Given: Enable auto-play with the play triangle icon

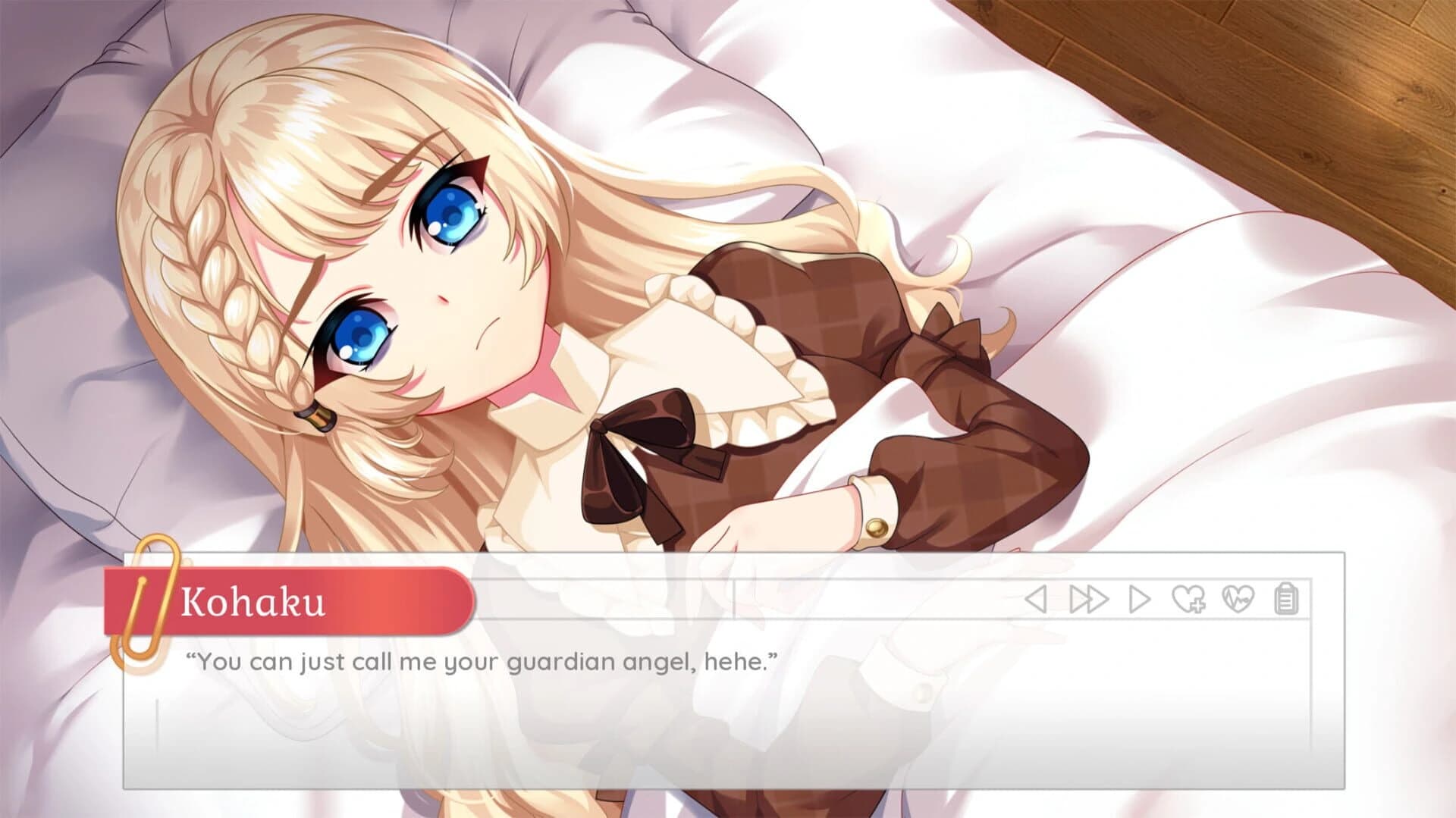Looking at the screenshot, I should click(x=1139, y=597).
